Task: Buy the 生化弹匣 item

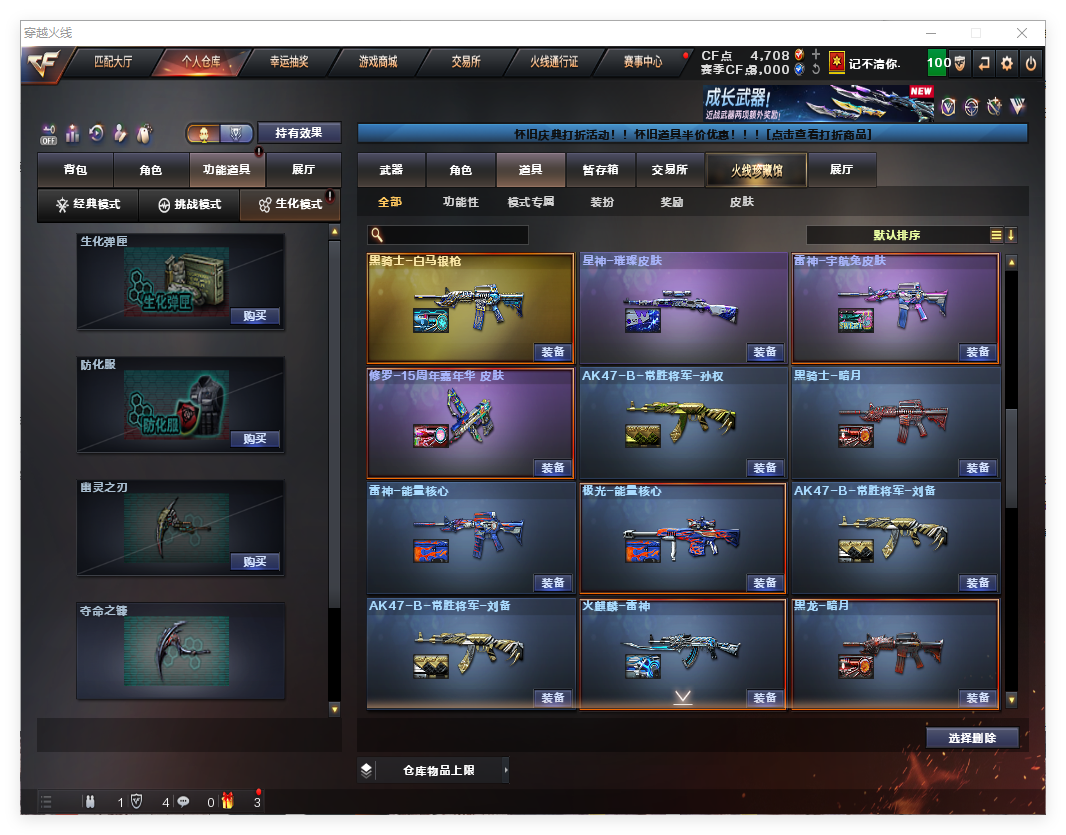Action: (x=255, y=316)
